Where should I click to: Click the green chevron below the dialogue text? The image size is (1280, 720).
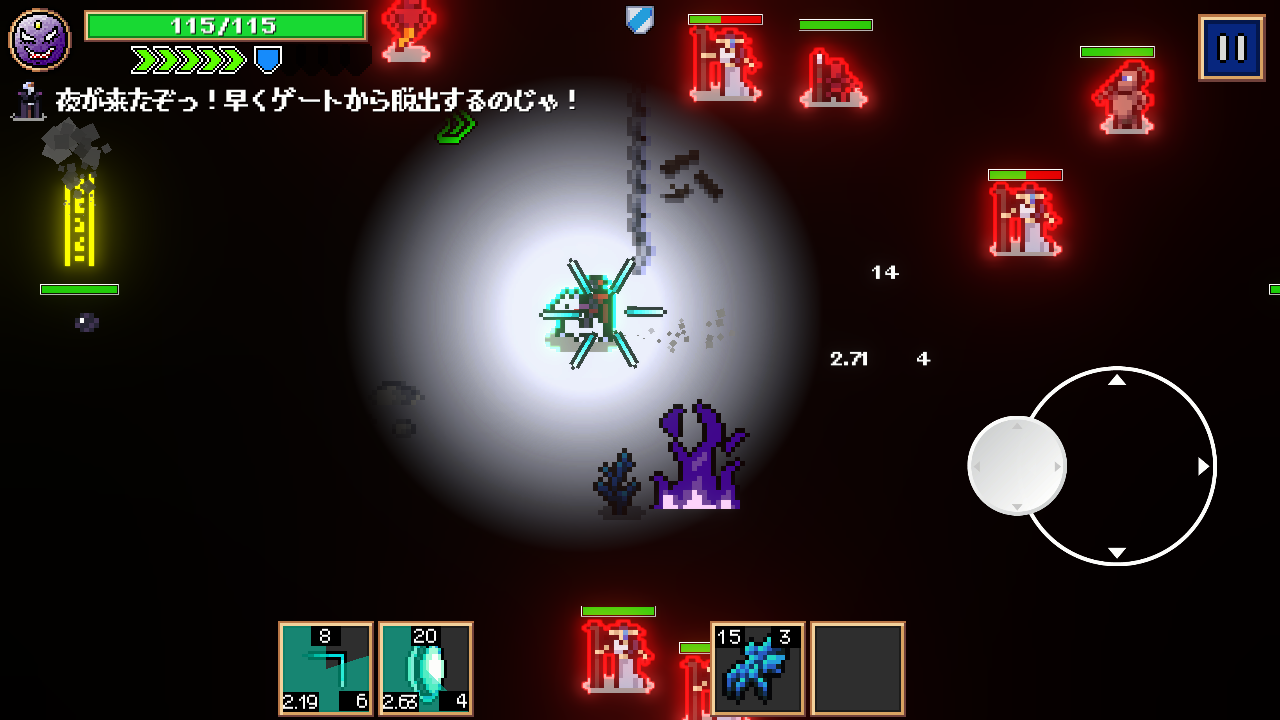(456, 129)
